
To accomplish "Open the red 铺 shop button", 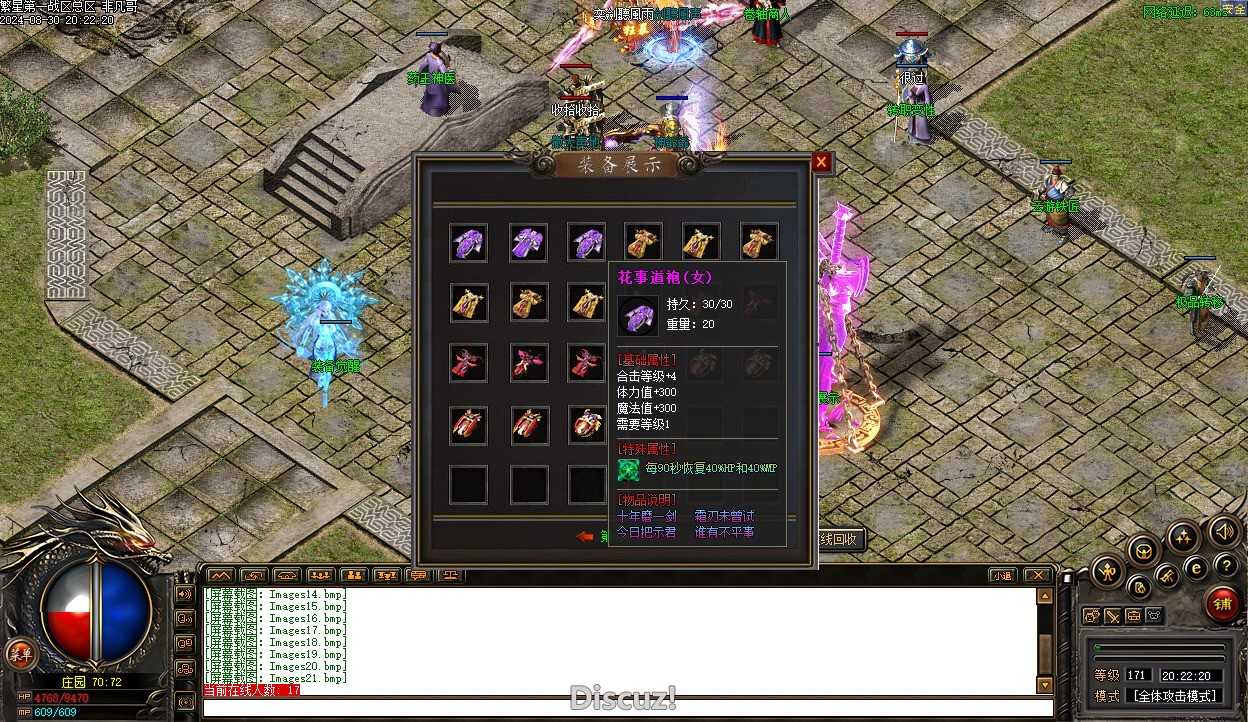I will [x=1221, y=603].
